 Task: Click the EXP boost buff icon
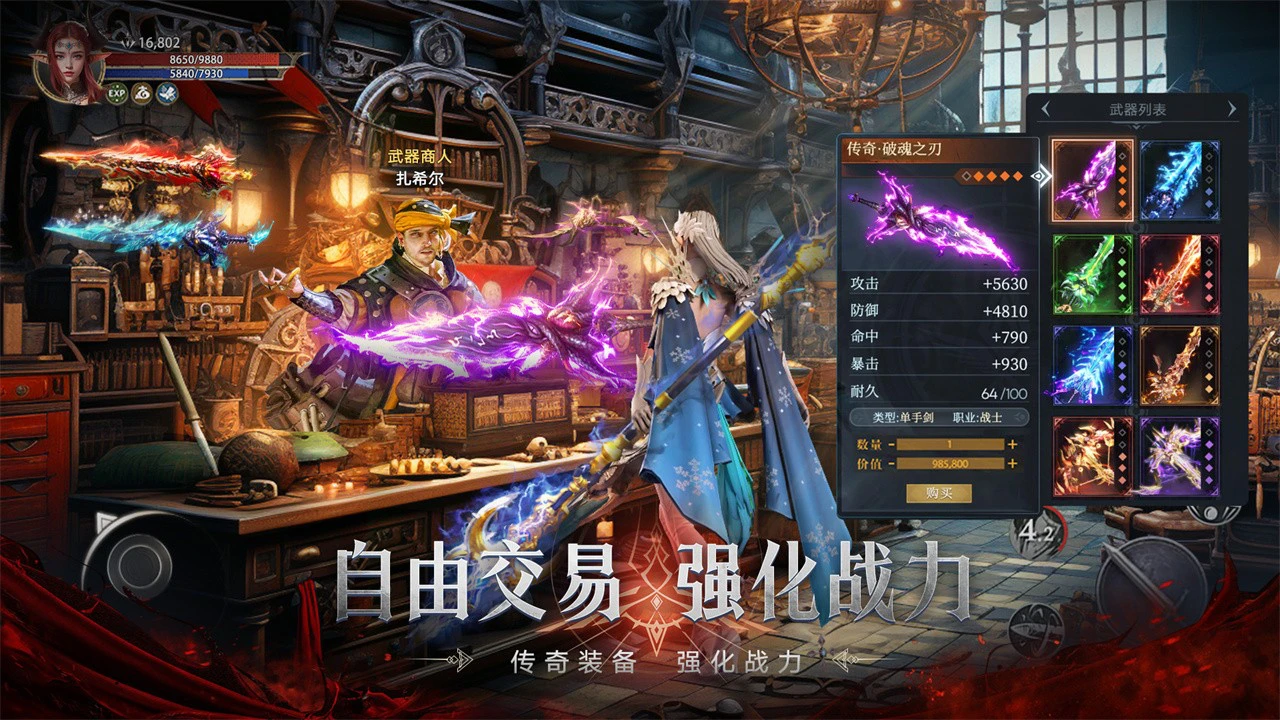(116, 92)
